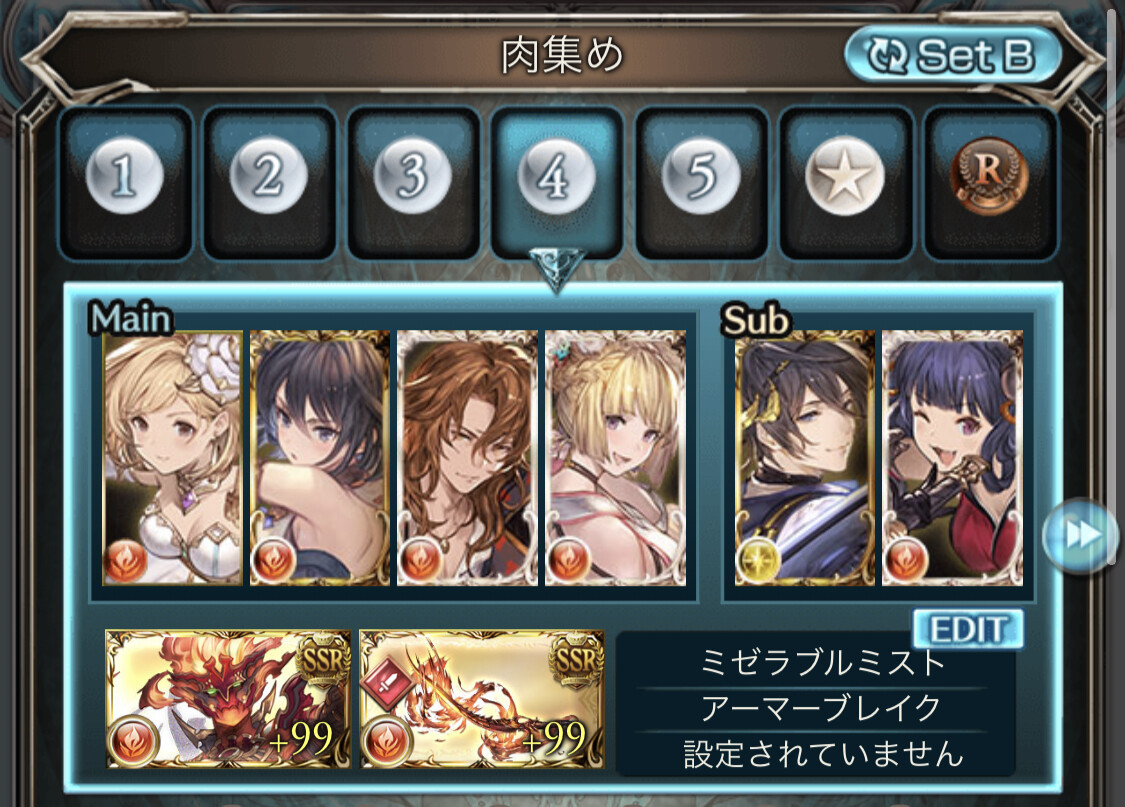Choose party slot 2 tab
1125x807 pixels.
click(268, 182)
